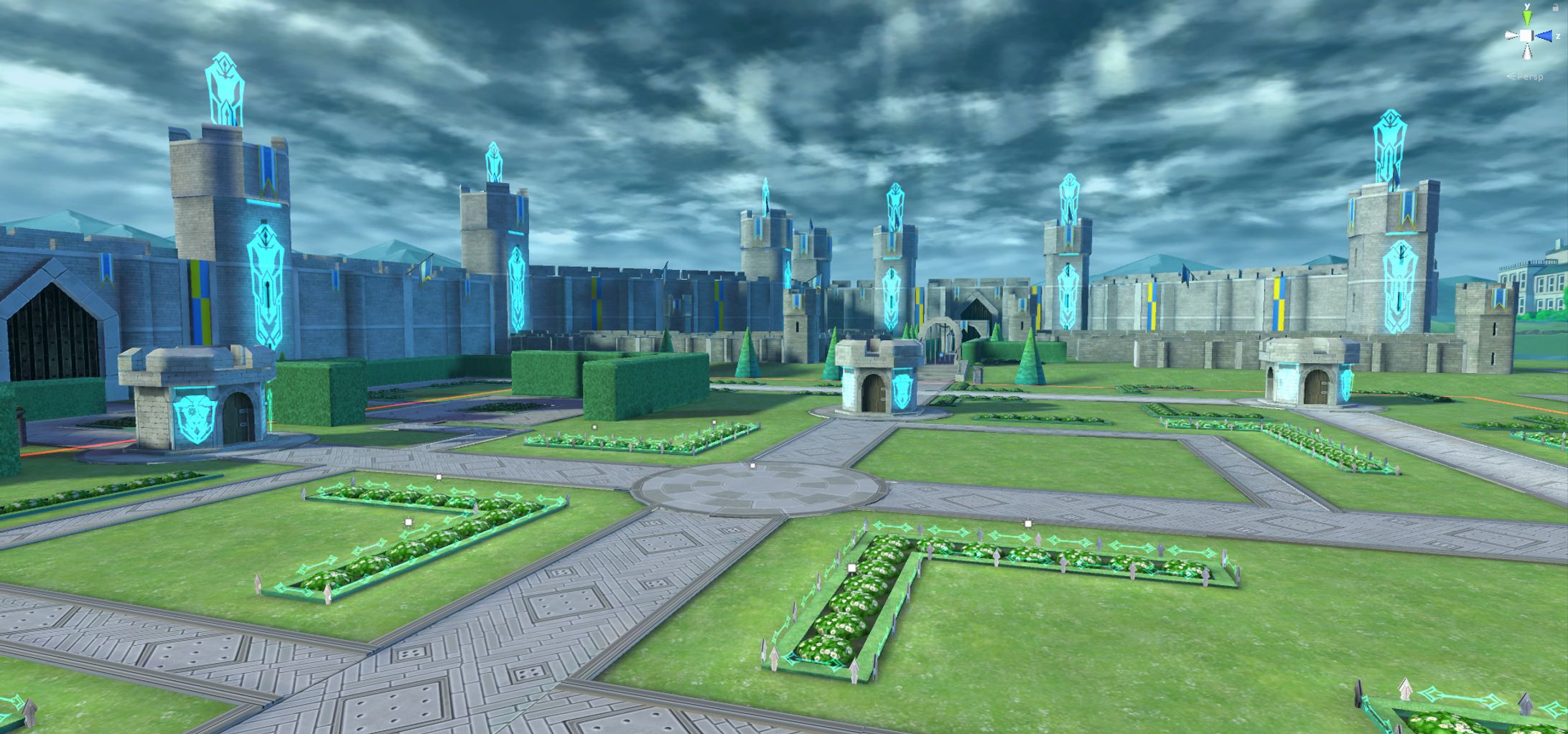Click the white bottom axis cone on the scene gizmo
This screenshot has height=734, width=1568.
point(1528,52)
